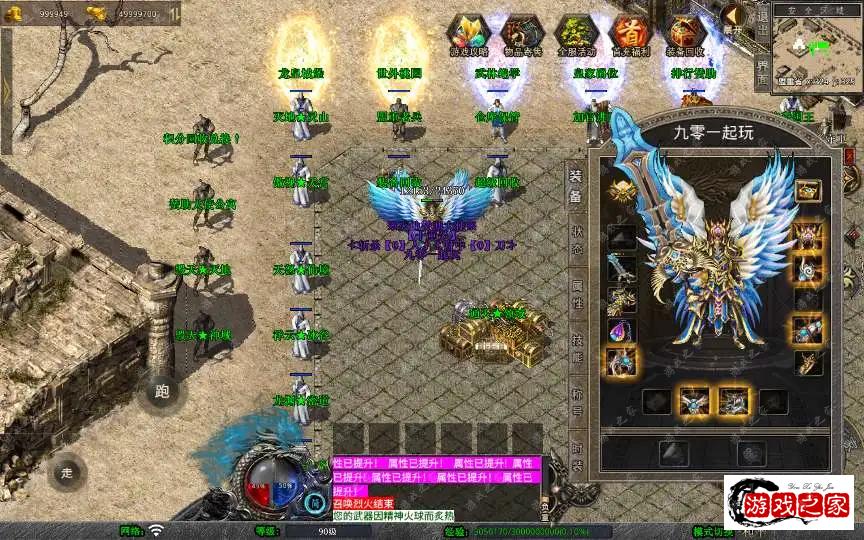864x540 pixels.
Task: Toggle the 走 walk button
Action: (67, 472)
